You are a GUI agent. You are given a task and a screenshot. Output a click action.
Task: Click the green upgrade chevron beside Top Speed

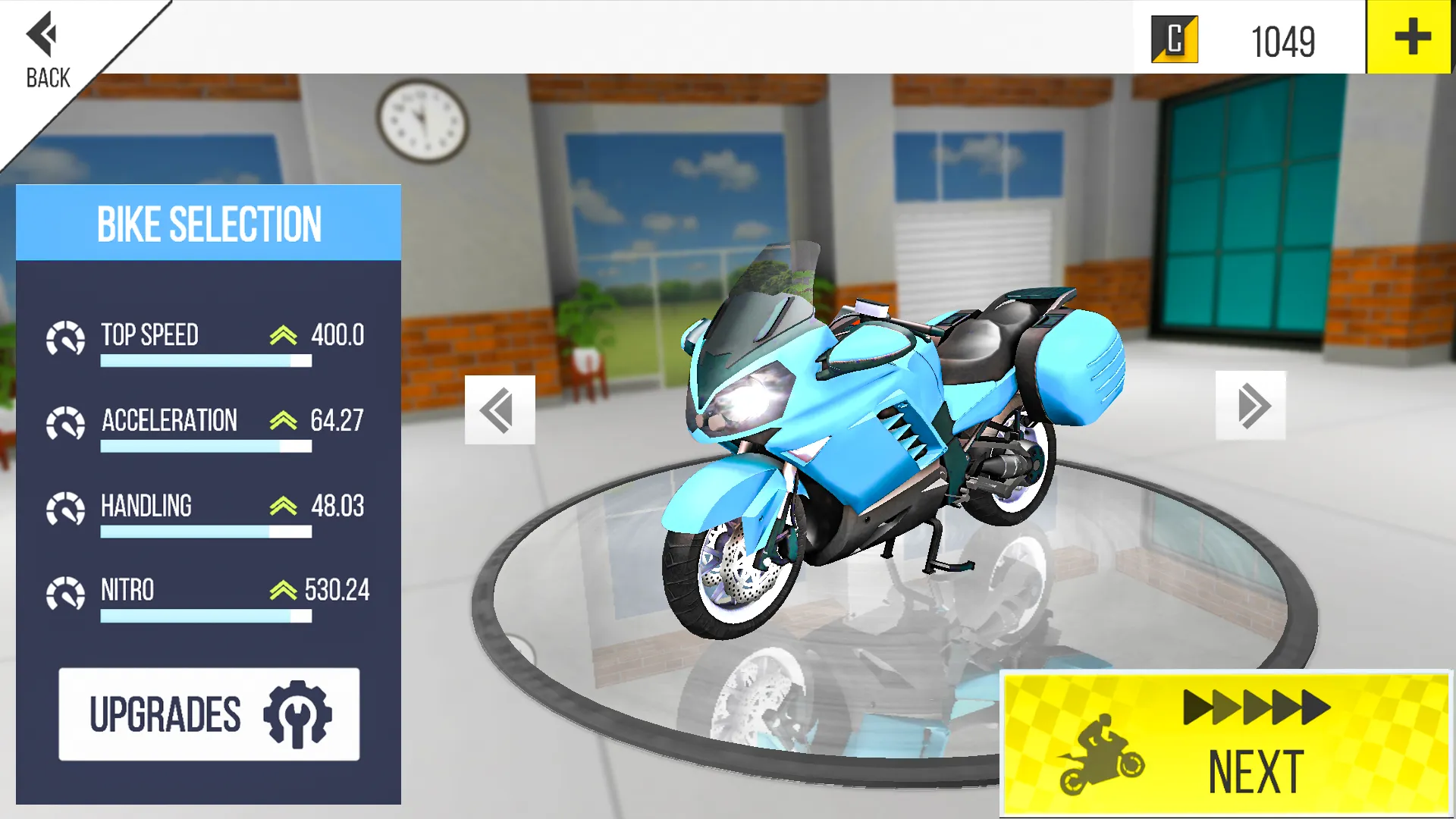coord(283,334)
